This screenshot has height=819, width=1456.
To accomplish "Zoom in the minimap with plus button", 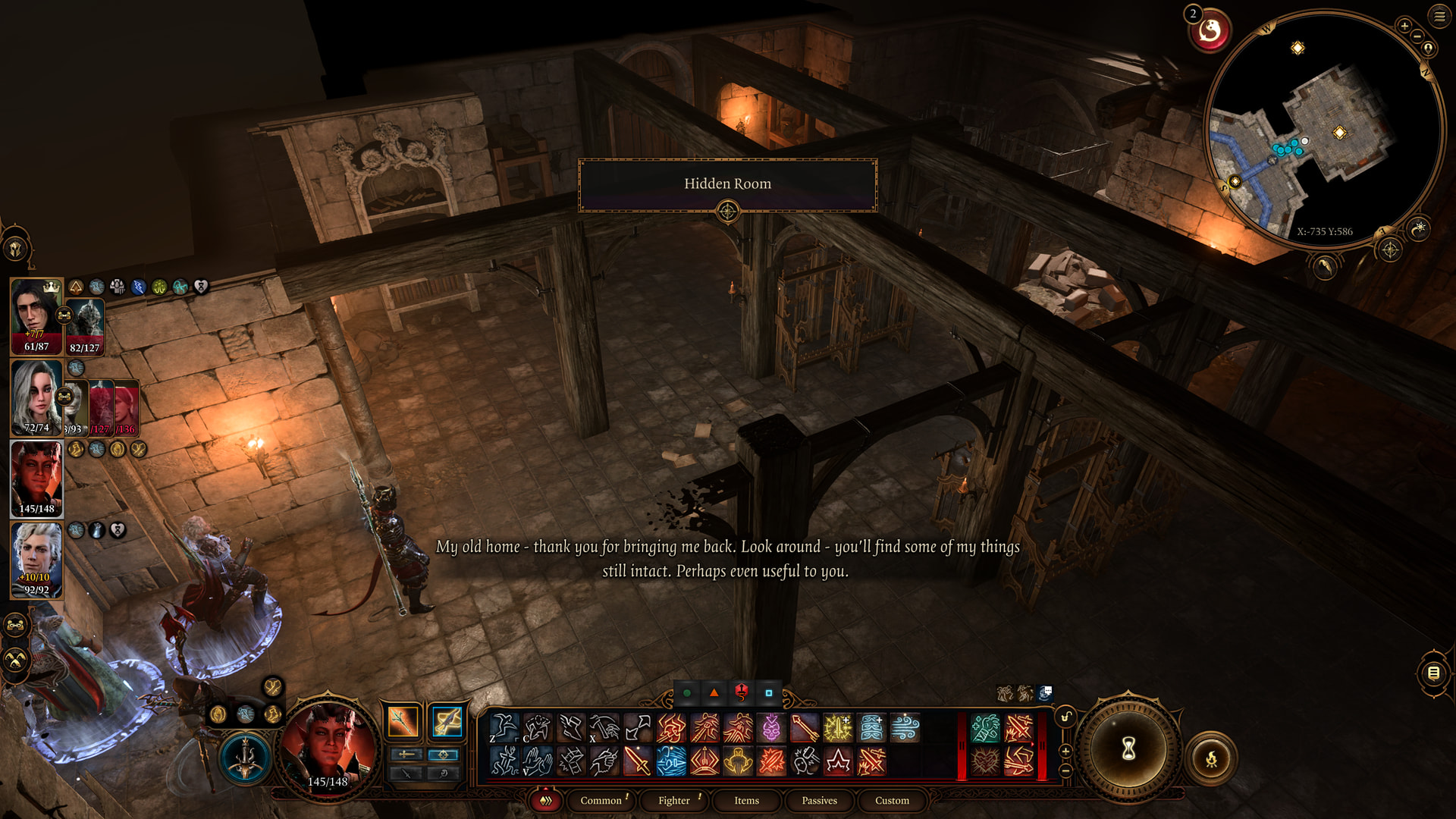I will tap(1404, 26).
